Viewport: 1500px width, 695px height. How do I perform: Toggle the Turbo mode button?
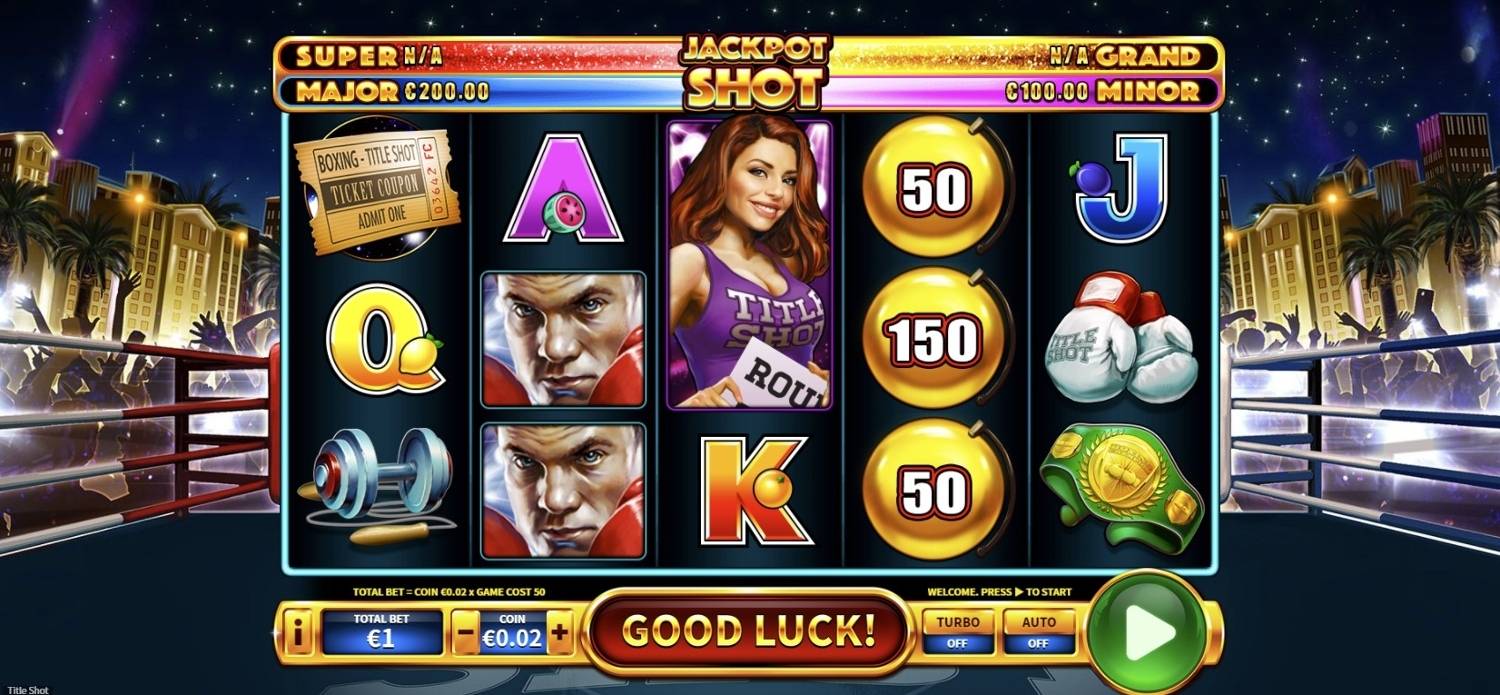click(x=957, y=631)
